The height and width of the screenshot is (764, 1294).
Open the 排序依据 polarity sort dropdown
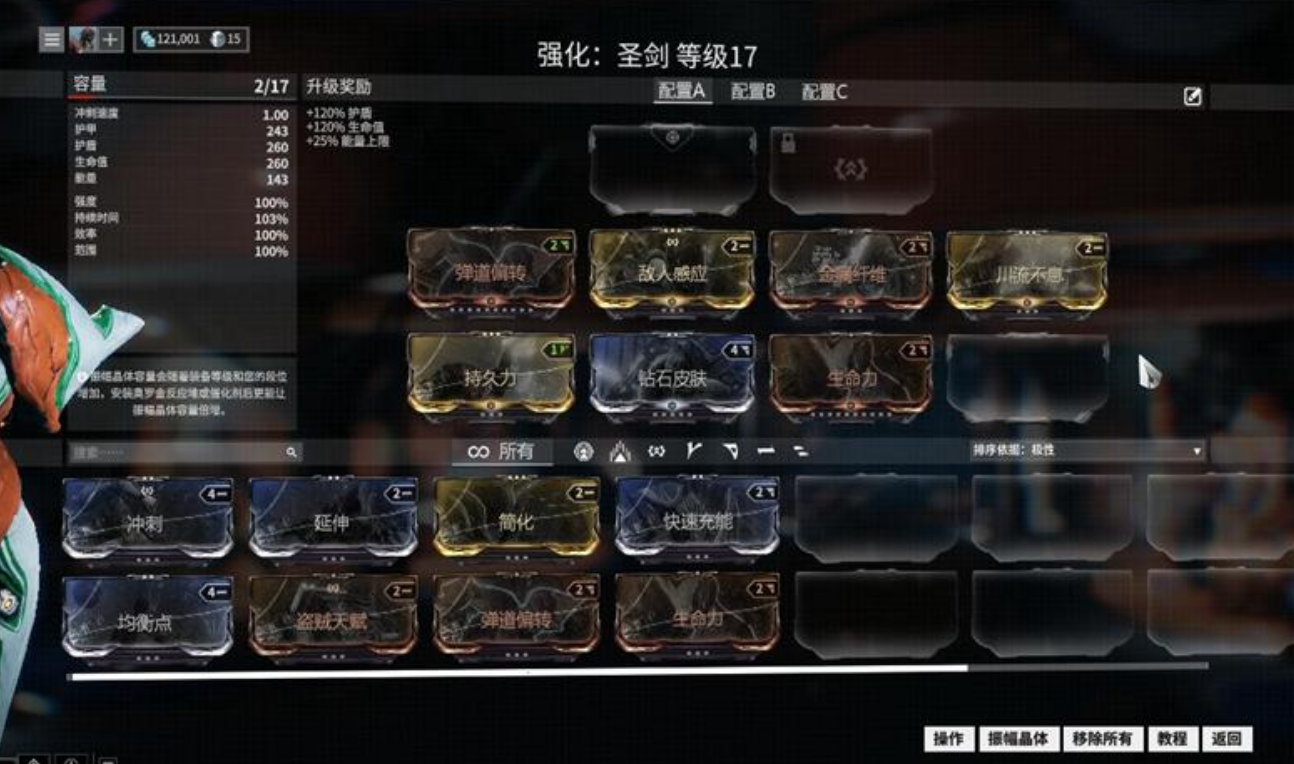(x=1088, y=448)
